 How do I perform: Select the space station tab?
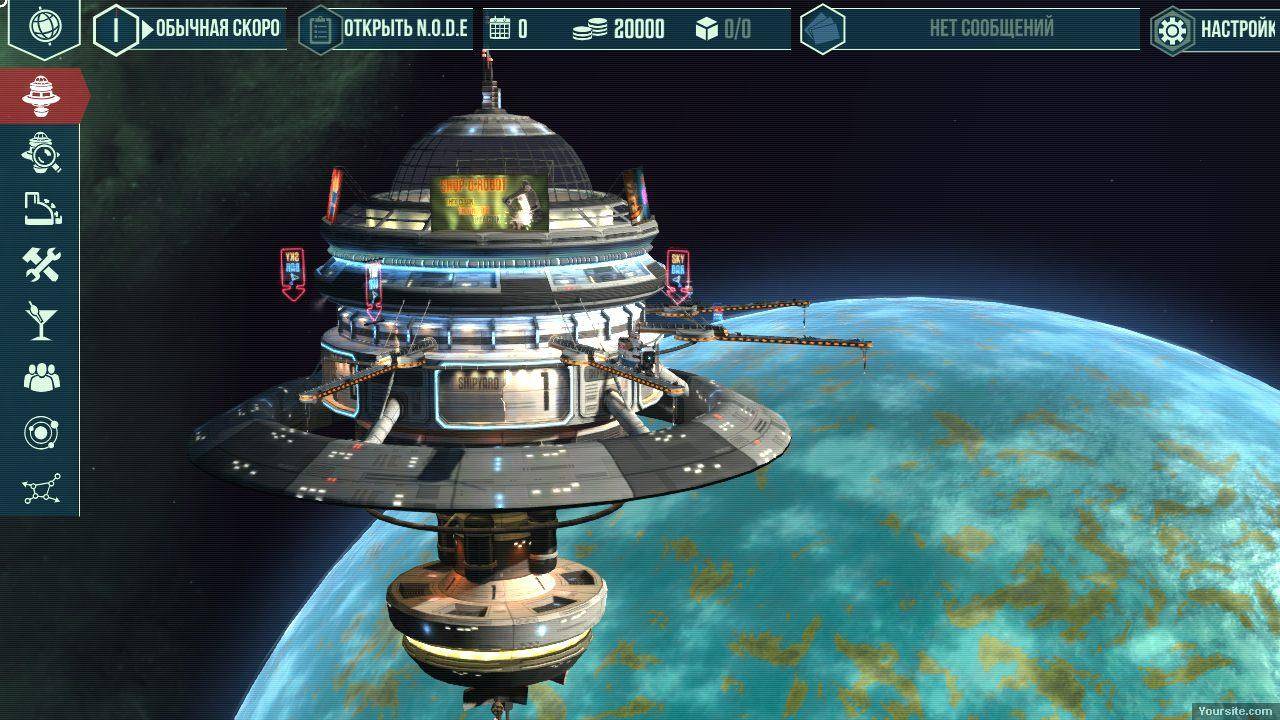[x=41, y=95]
